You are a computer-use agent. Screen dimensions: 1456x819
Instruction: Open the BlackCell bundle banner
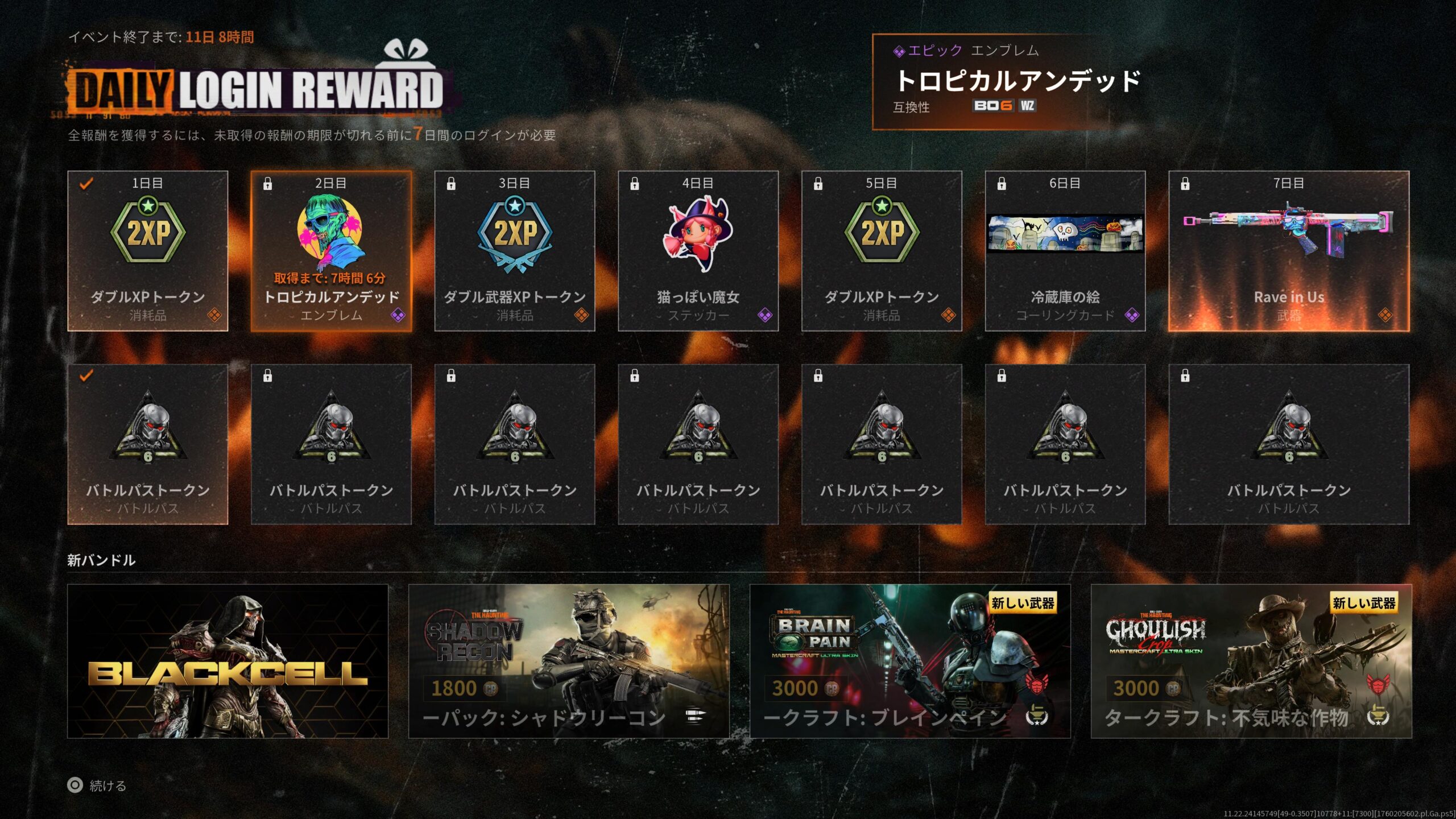coord(227,661)
